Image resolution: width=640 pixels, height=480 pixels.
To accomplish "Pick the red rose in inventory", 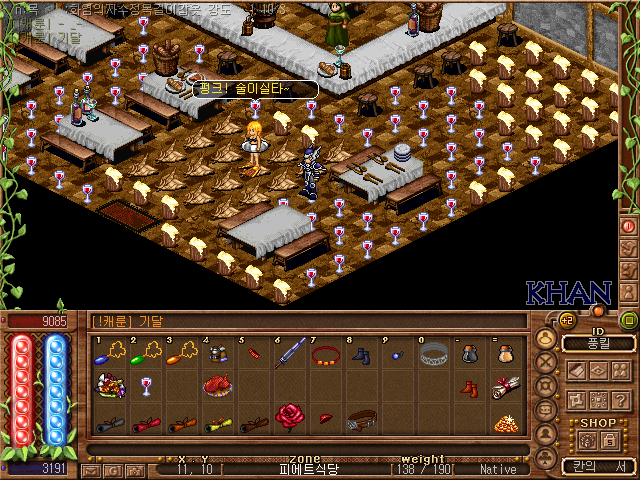I will pos(289,417).
